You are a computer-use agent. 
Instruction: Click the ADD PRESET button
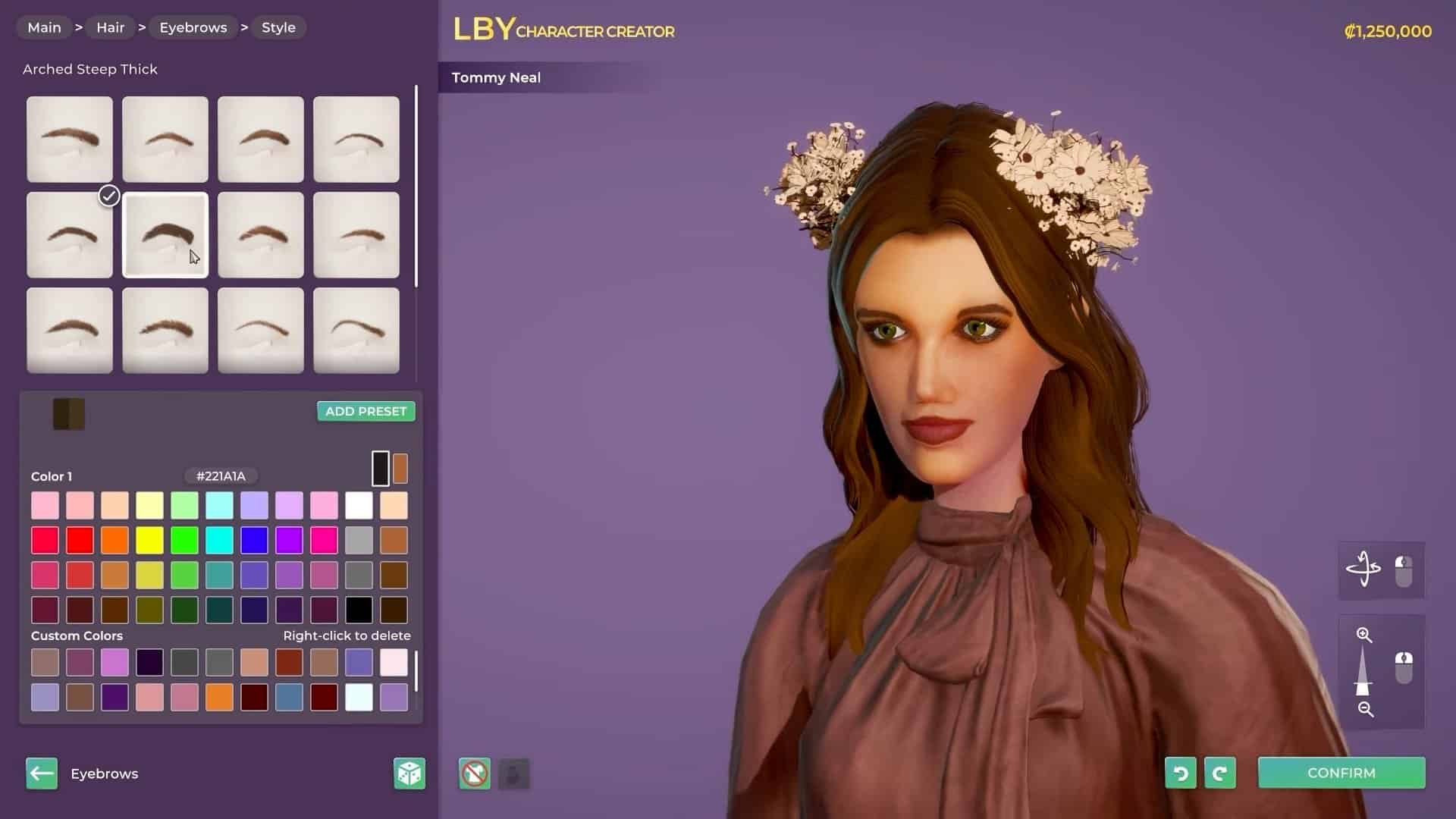coord(366,411)
